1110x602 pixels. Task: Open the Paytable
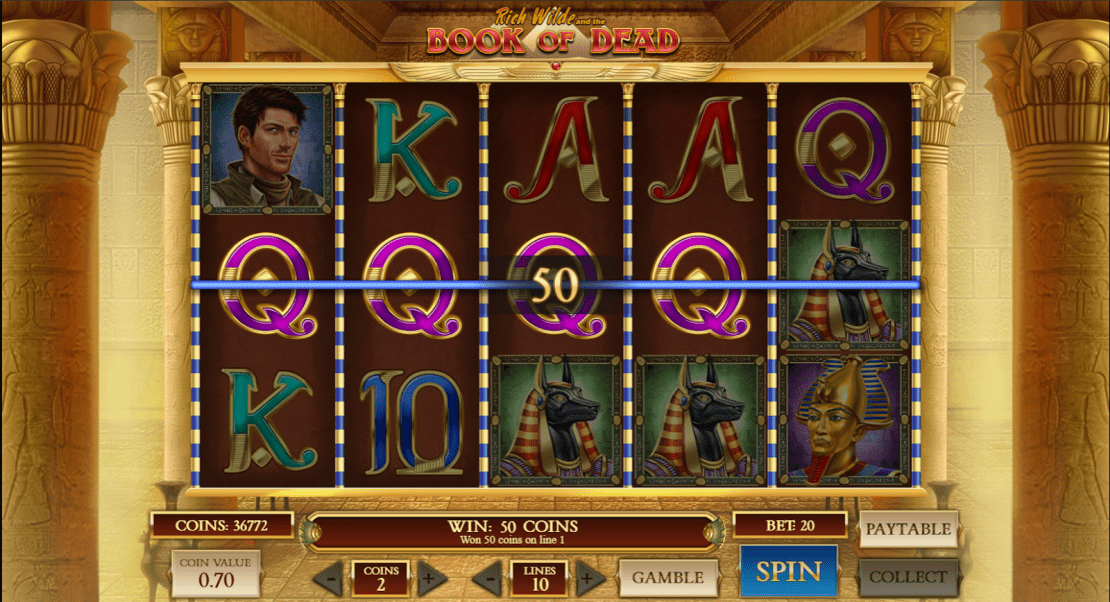pyautogui.click(x=907, y=529)
